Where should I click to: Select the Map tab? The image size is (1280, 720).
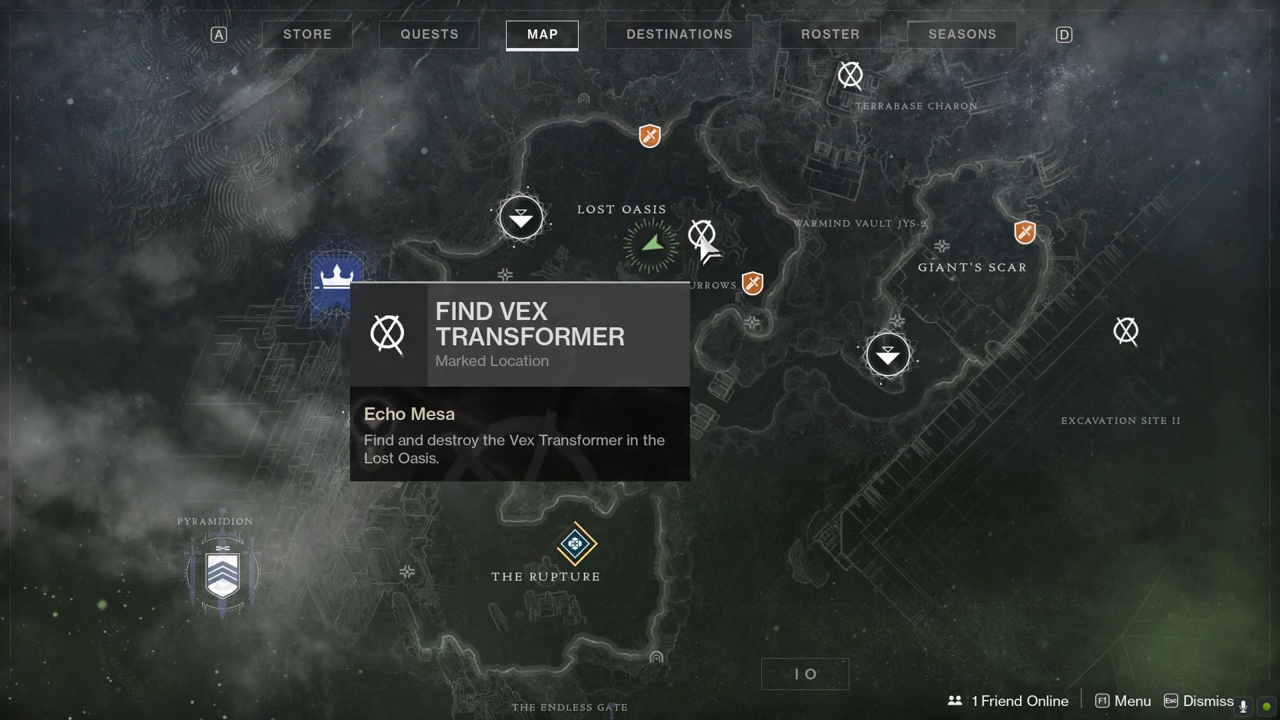point(542,34)
